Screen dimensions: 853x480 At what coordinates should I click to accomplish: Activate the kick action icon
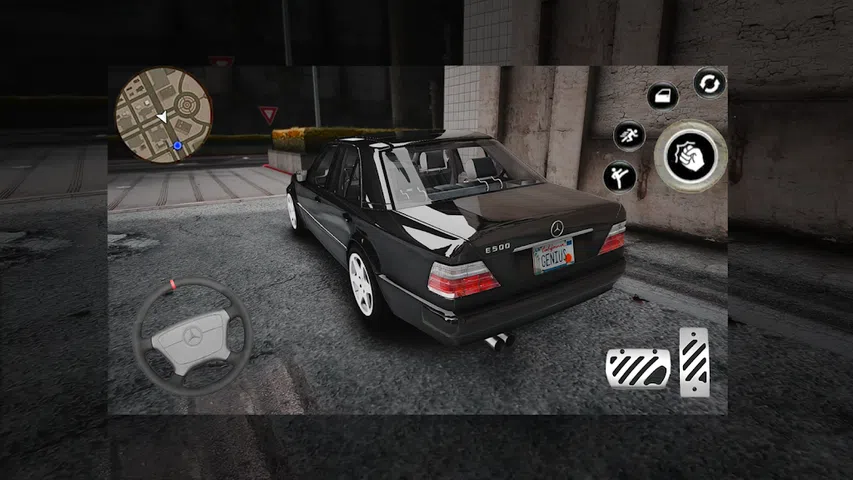[620, 177]
